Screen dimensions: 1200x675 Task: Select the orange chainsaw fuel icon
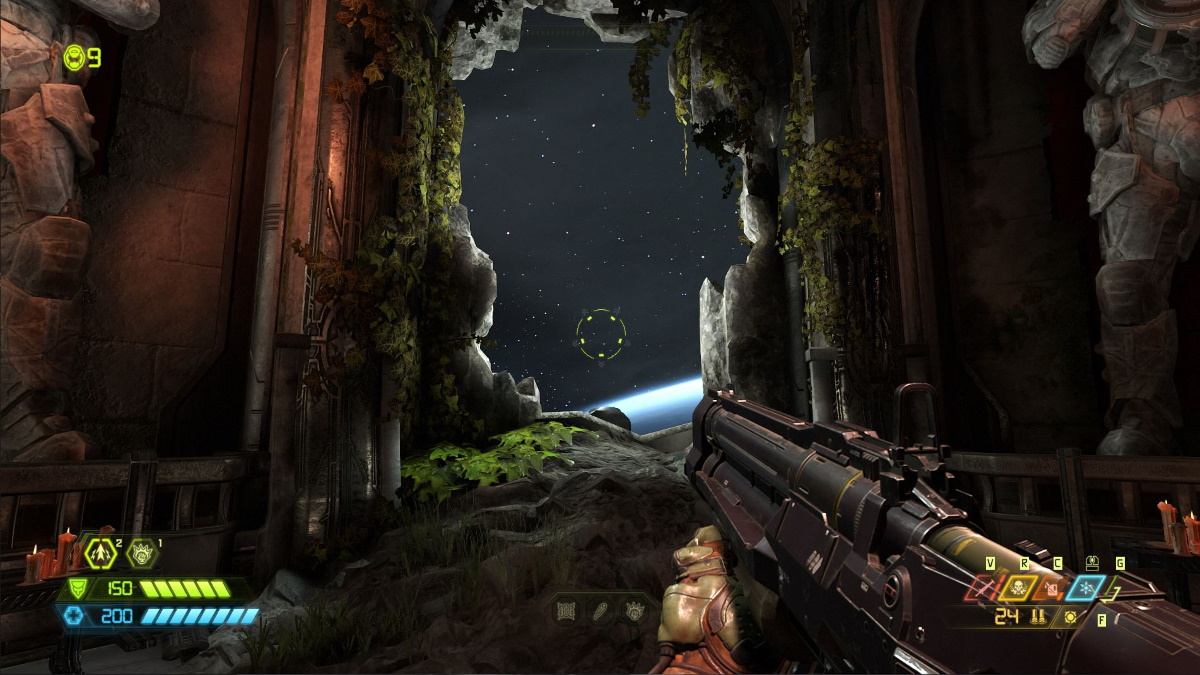[x=1049, y=588]
